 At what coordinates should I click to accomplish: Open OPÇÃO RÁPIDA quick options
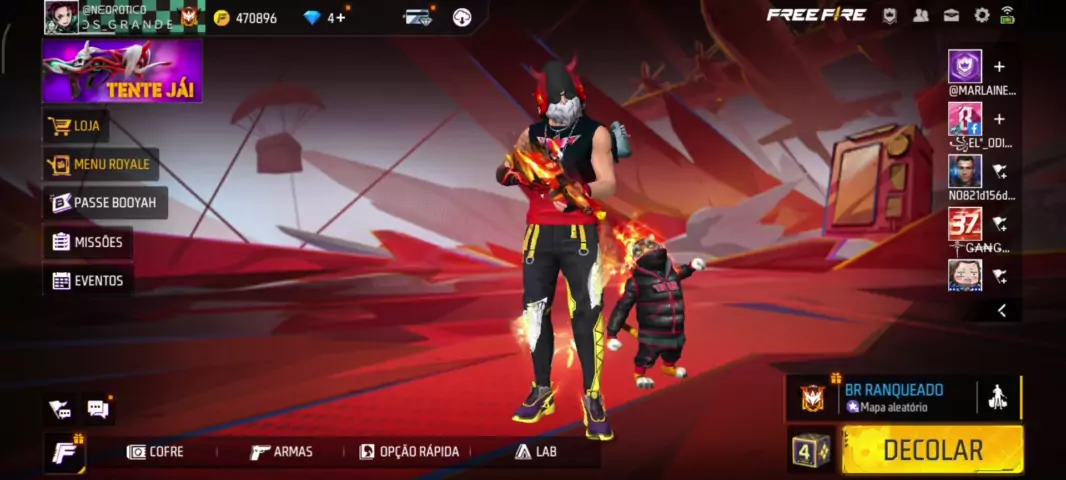click(x=409, y=452)
